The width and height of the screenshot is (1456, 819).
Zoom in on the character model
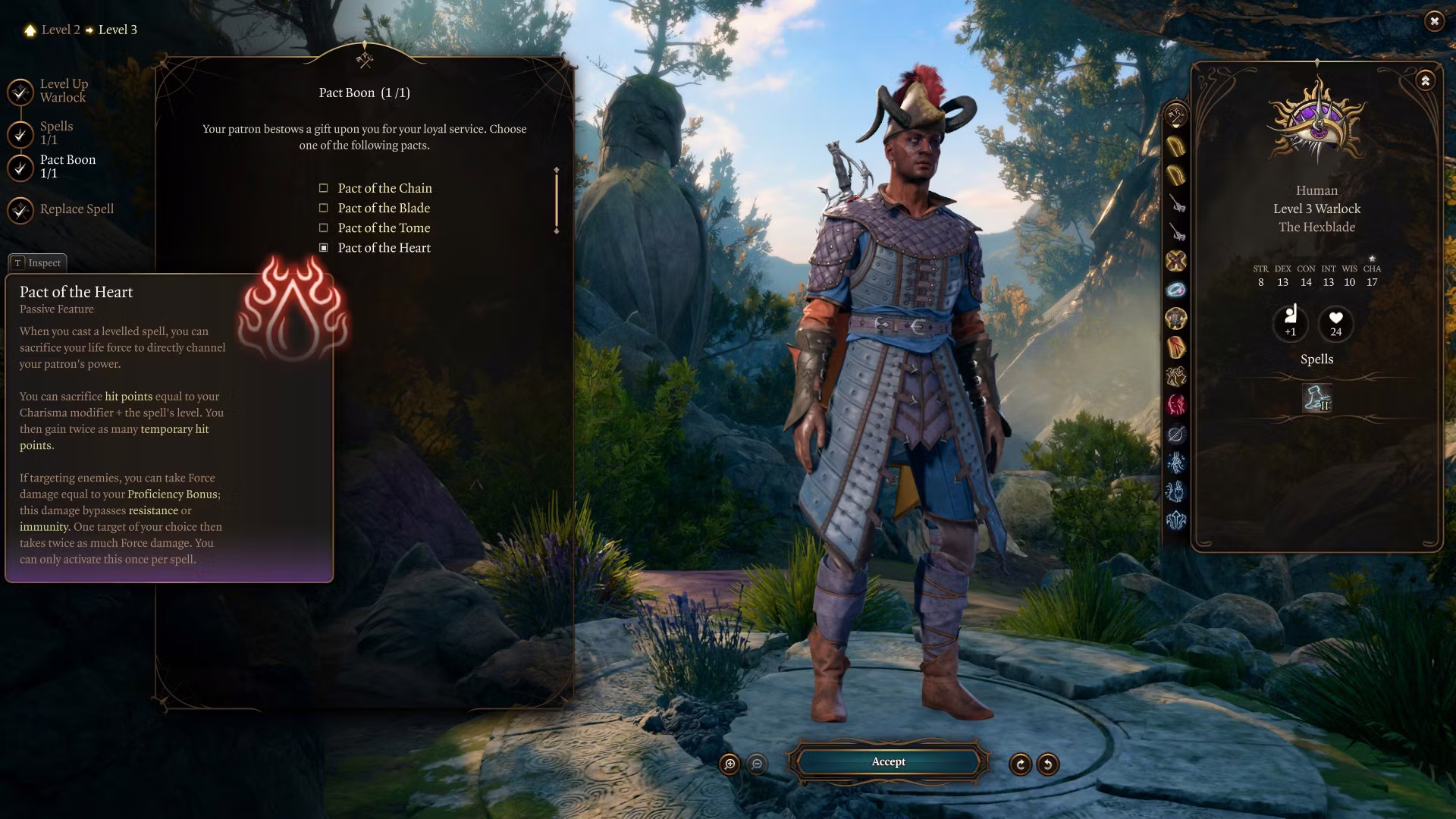[x=730, y=764]
